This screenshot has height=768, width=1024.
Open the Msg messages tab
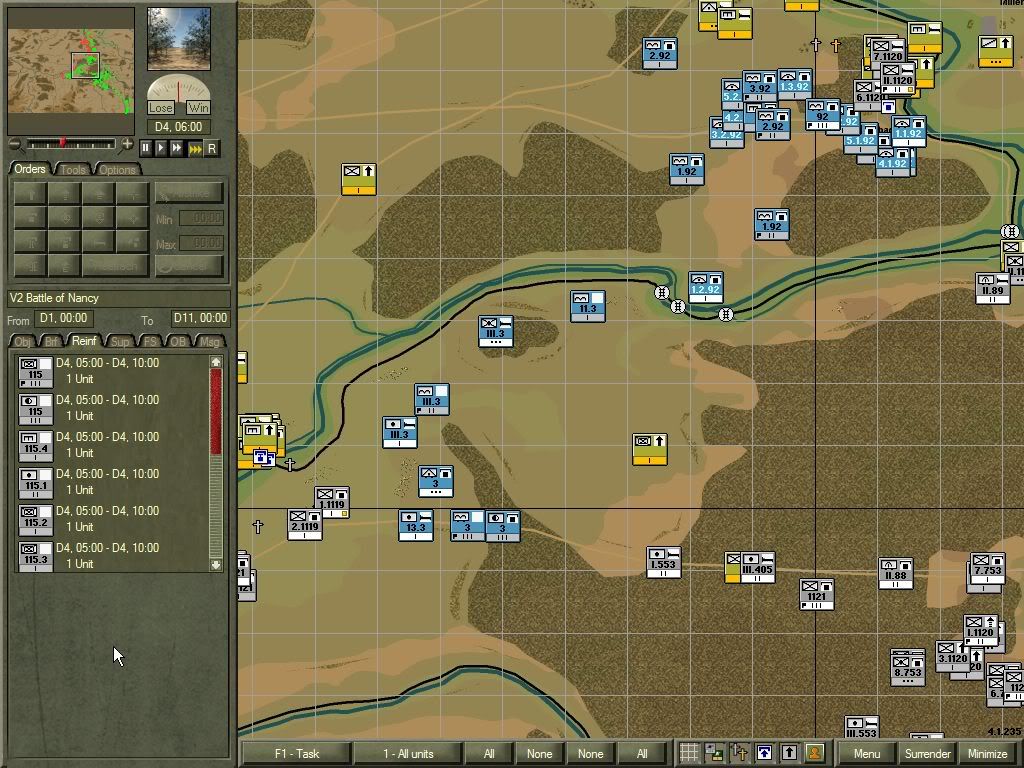tap(209, 342)
